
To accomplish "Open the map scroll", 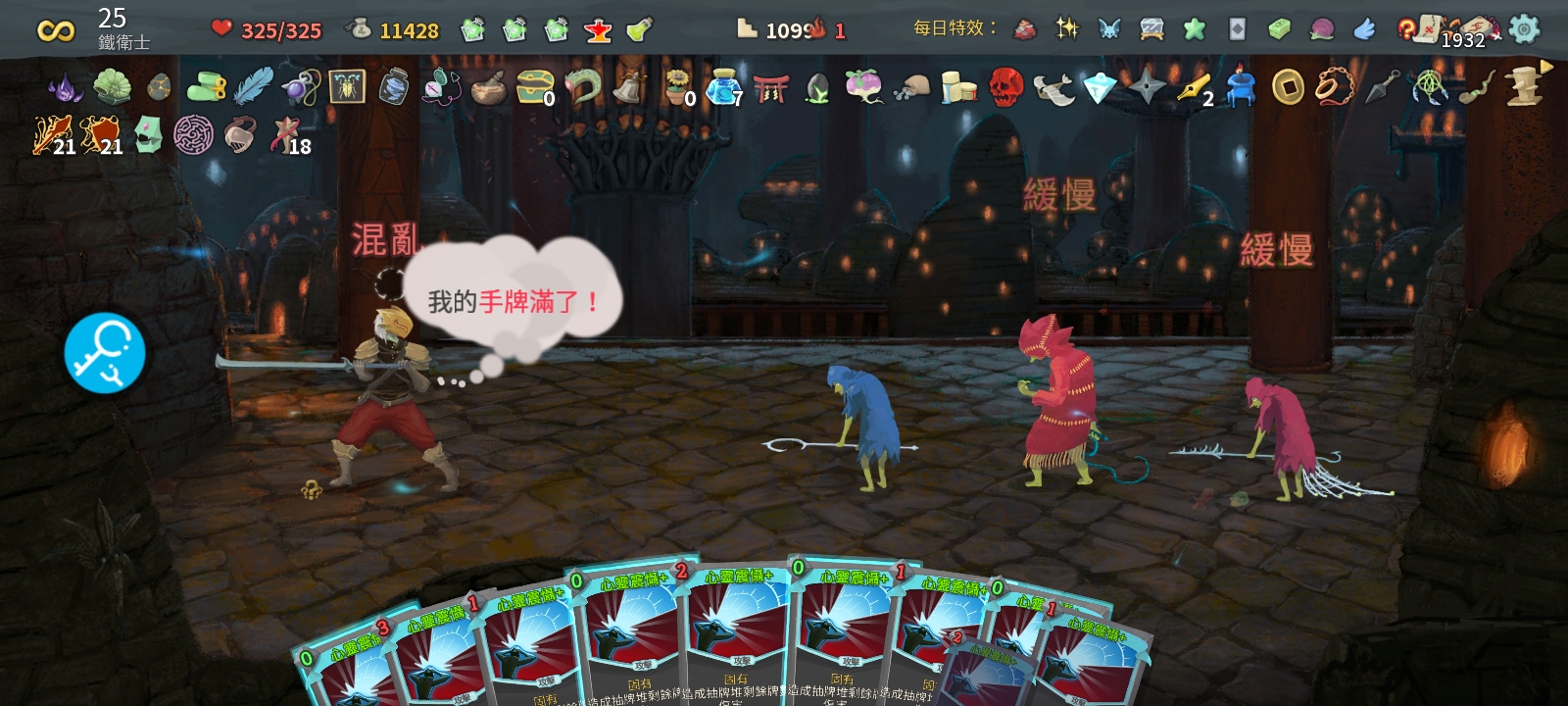I will (x=1427, y=27).
